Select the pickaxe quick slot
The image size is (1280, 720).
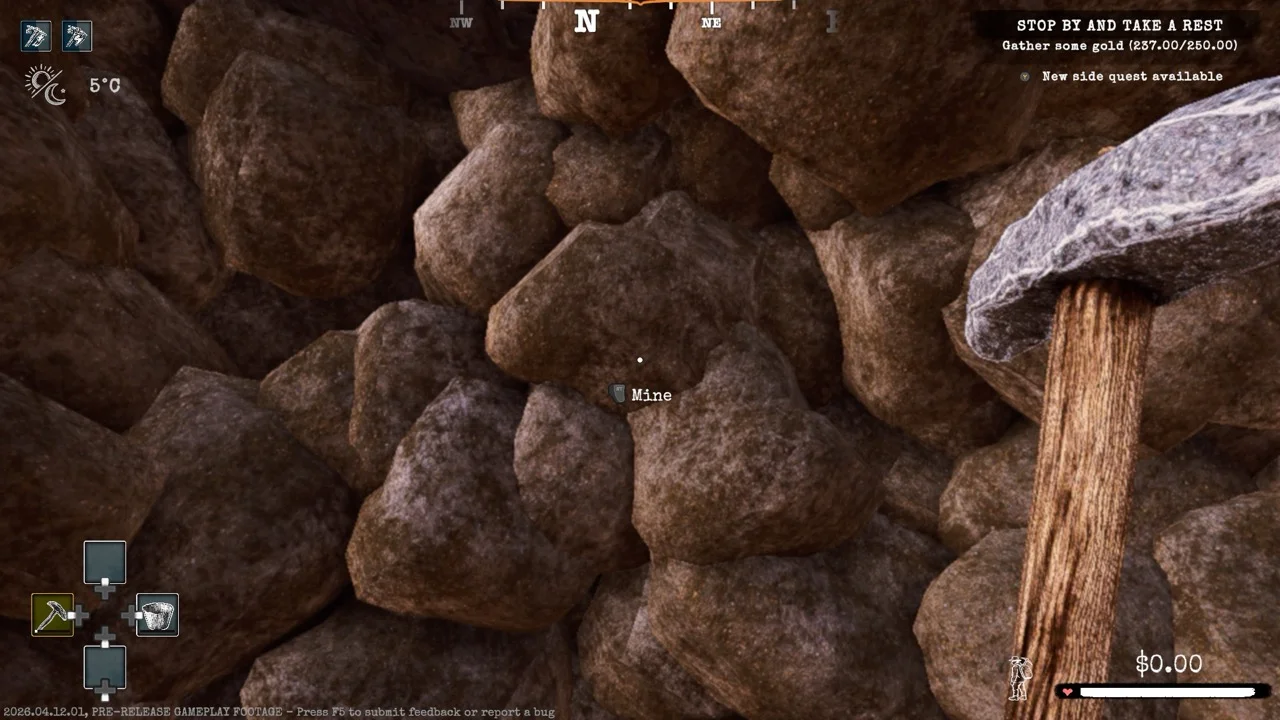point(52,615)
